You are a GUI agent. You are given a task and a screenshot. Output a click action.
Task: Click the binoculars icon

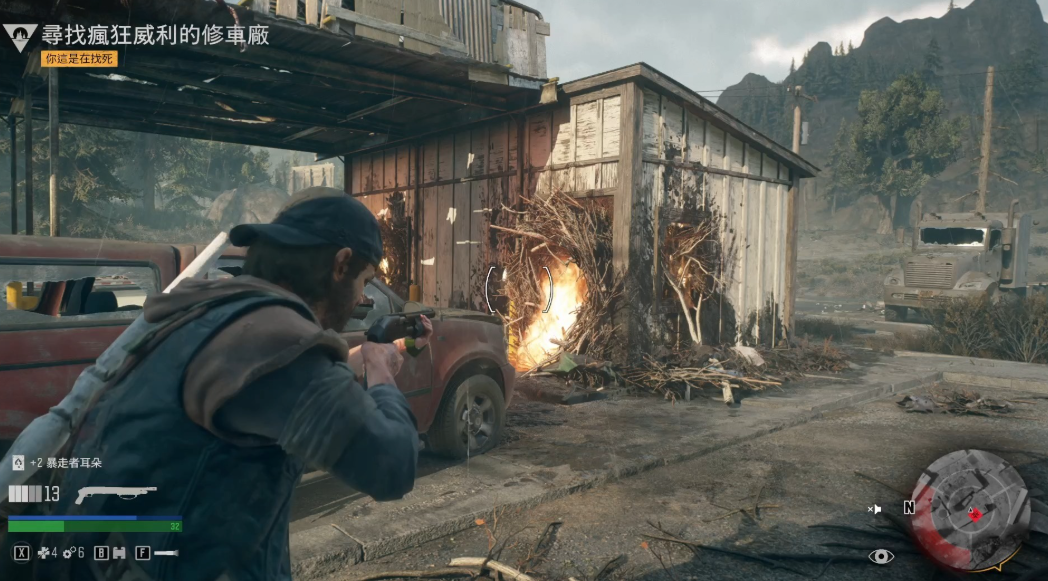coord(118,552)
